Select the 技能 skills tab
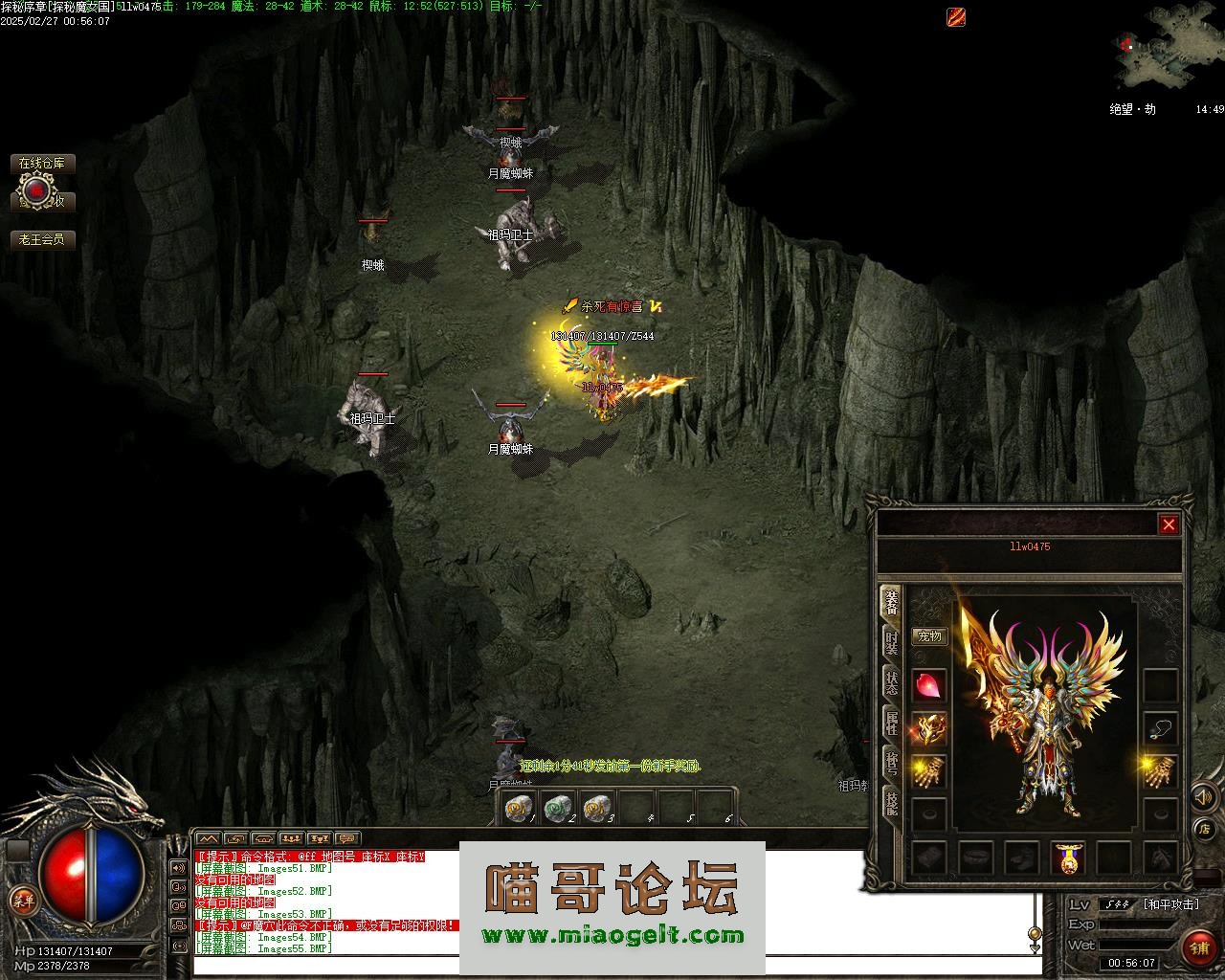The image size is (1225, 980). click(891, 804)
